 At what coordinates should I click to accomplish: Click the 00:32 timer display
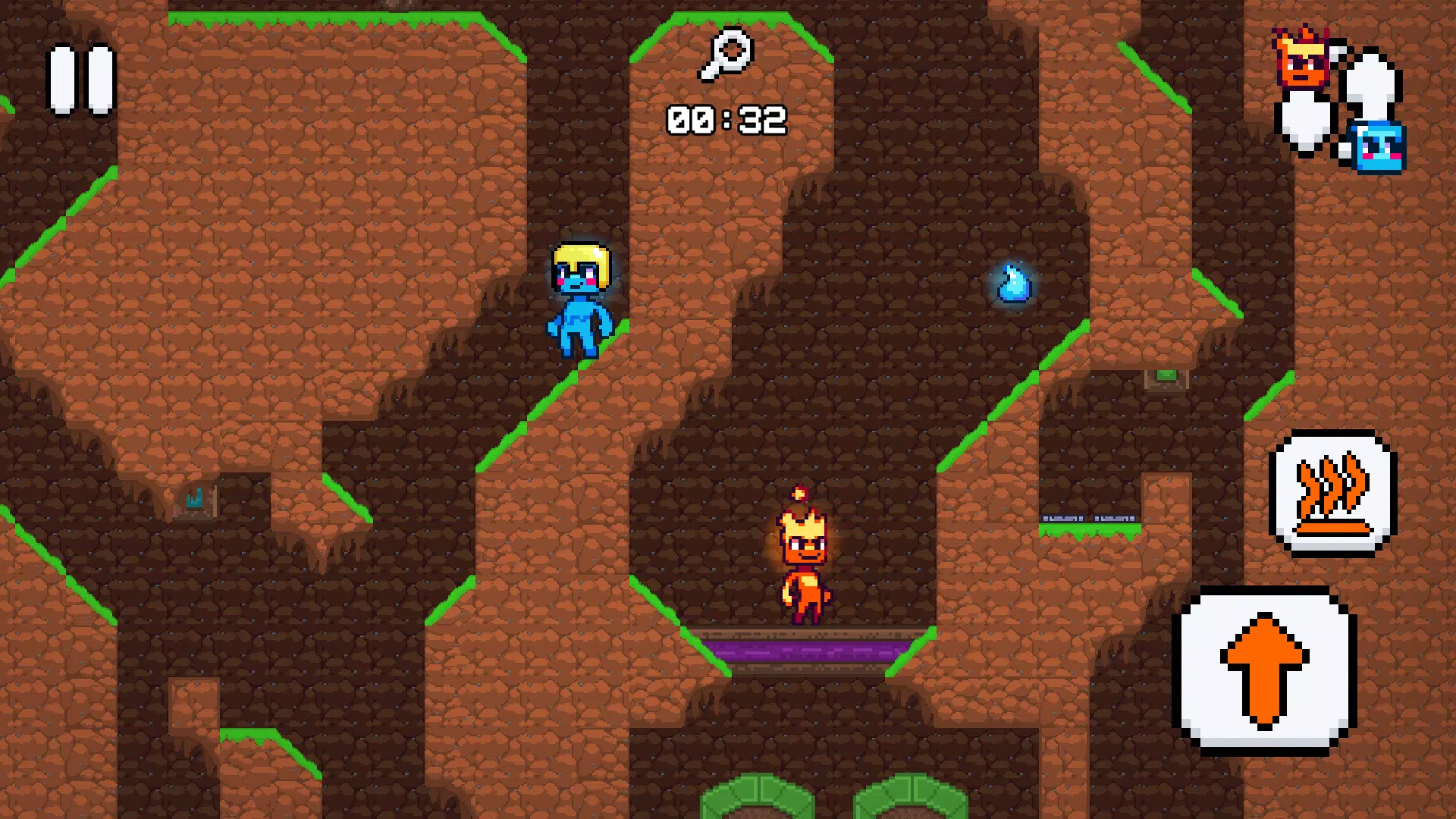[726, 117]
